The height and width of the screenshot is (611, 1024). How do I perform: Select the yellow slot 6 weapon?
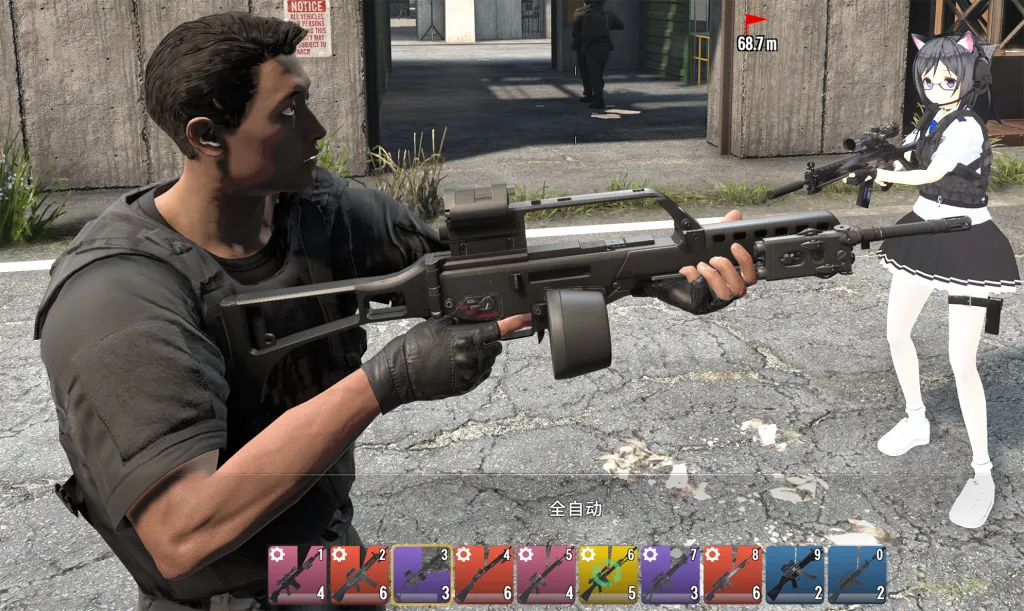coord(607,575)
